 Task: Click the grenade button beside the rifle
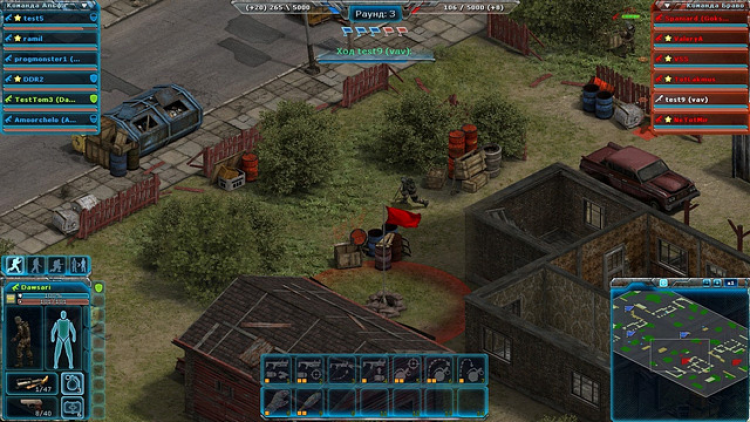pyautogui.click(x=73, y=382)
